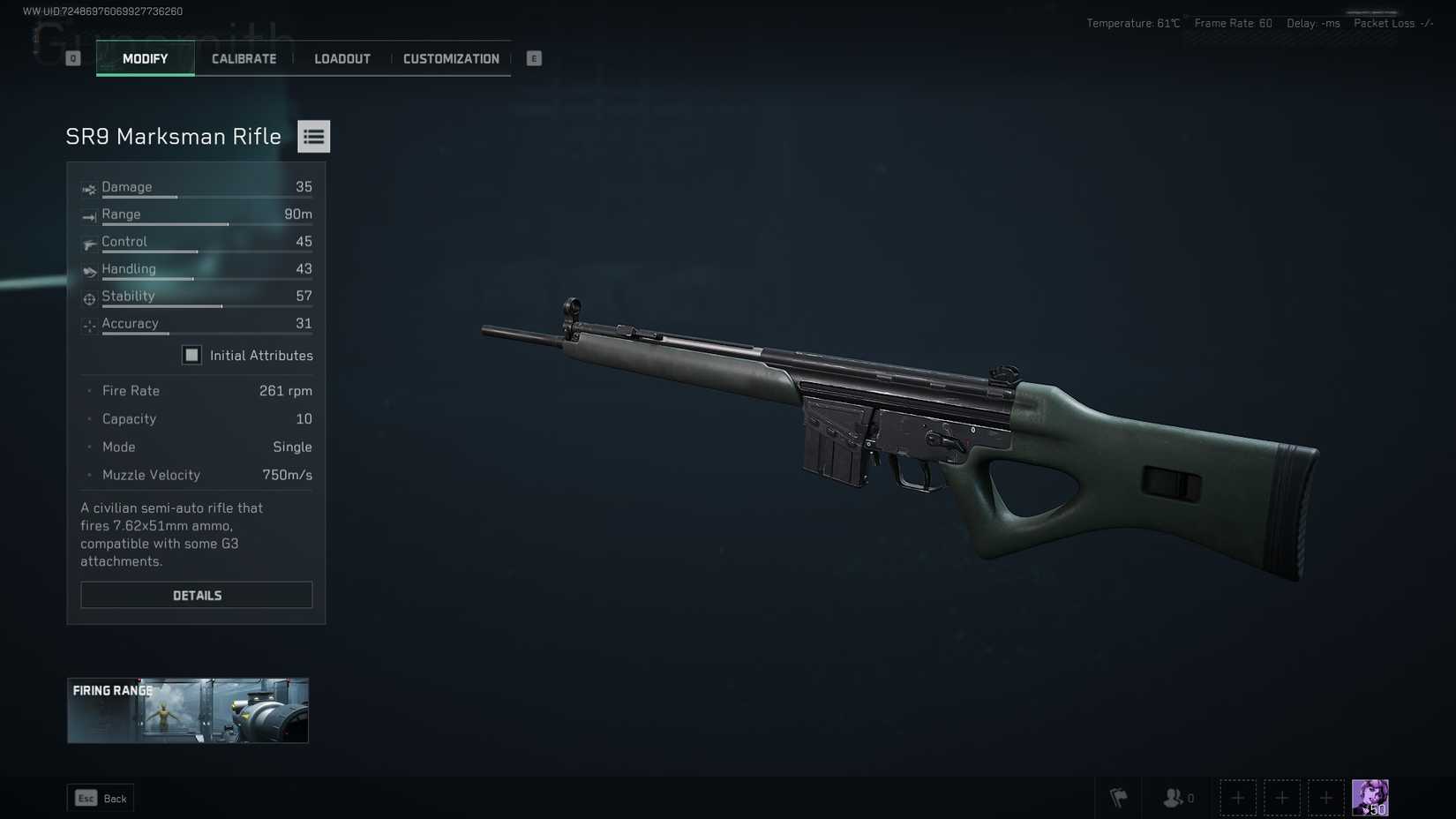Open the weapon list menu beside SR9 Marksman Rifle
1456x819 pixels.
click(313, 136)
